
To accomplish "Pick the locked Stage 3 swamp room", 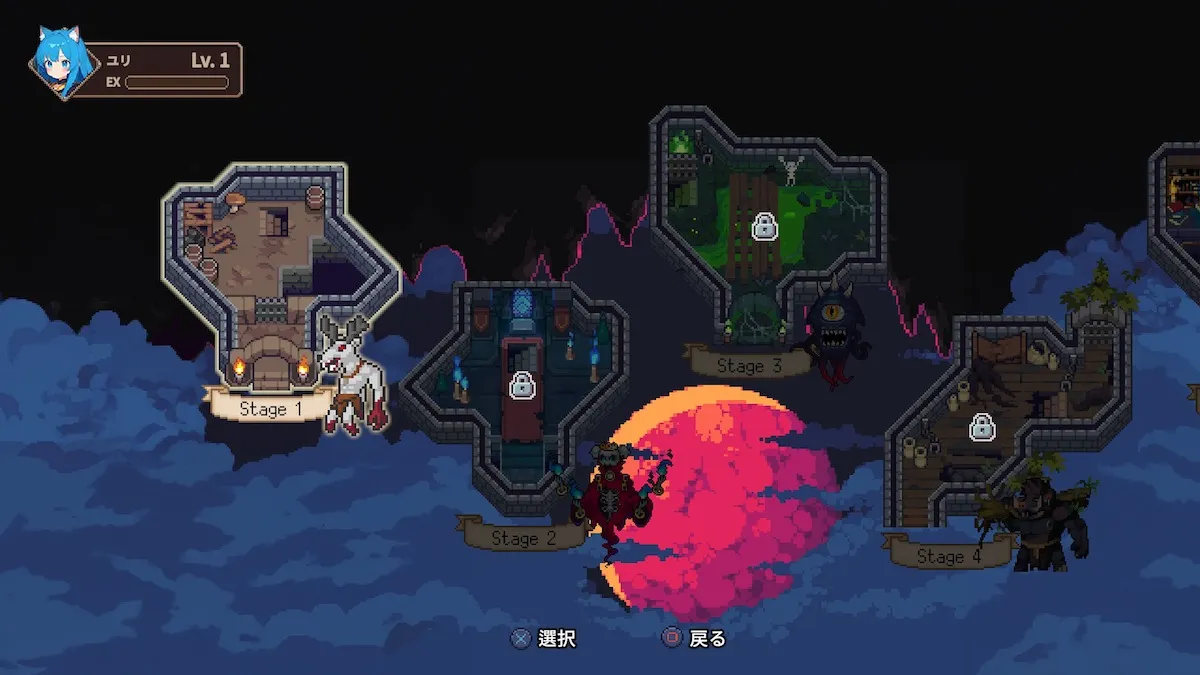I will pyautogui.click(x=765, y=226).
